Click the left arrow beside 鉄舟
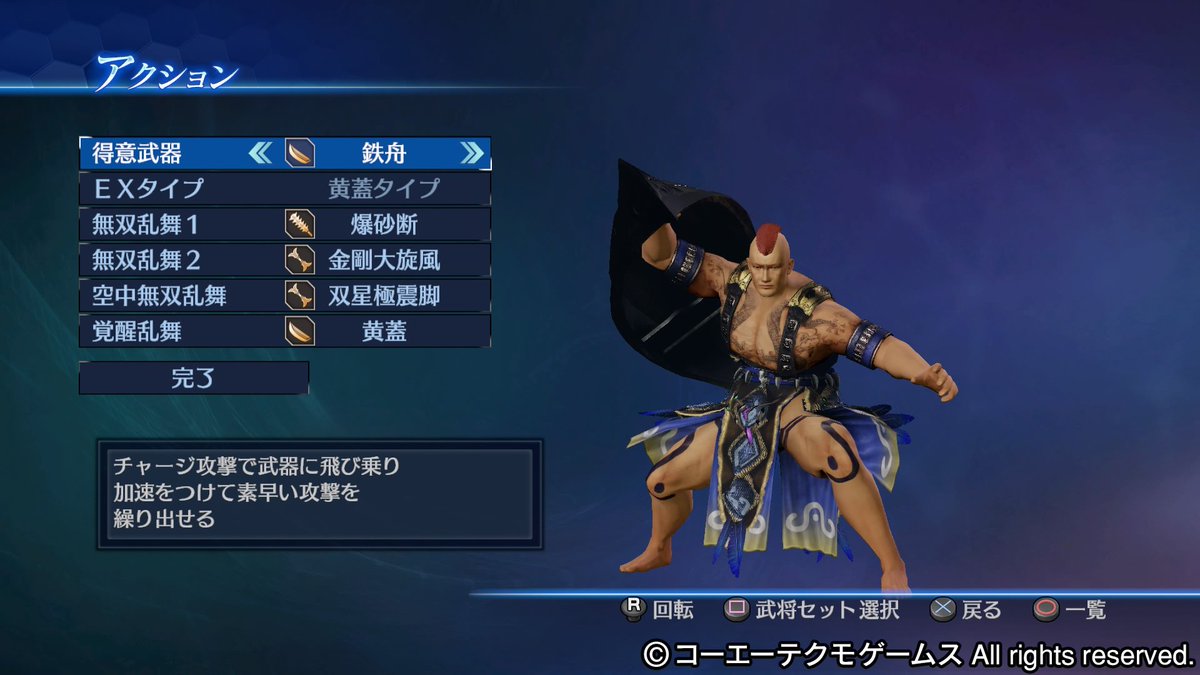Viewport: 1200px width, 675px height. pos(260,153)
